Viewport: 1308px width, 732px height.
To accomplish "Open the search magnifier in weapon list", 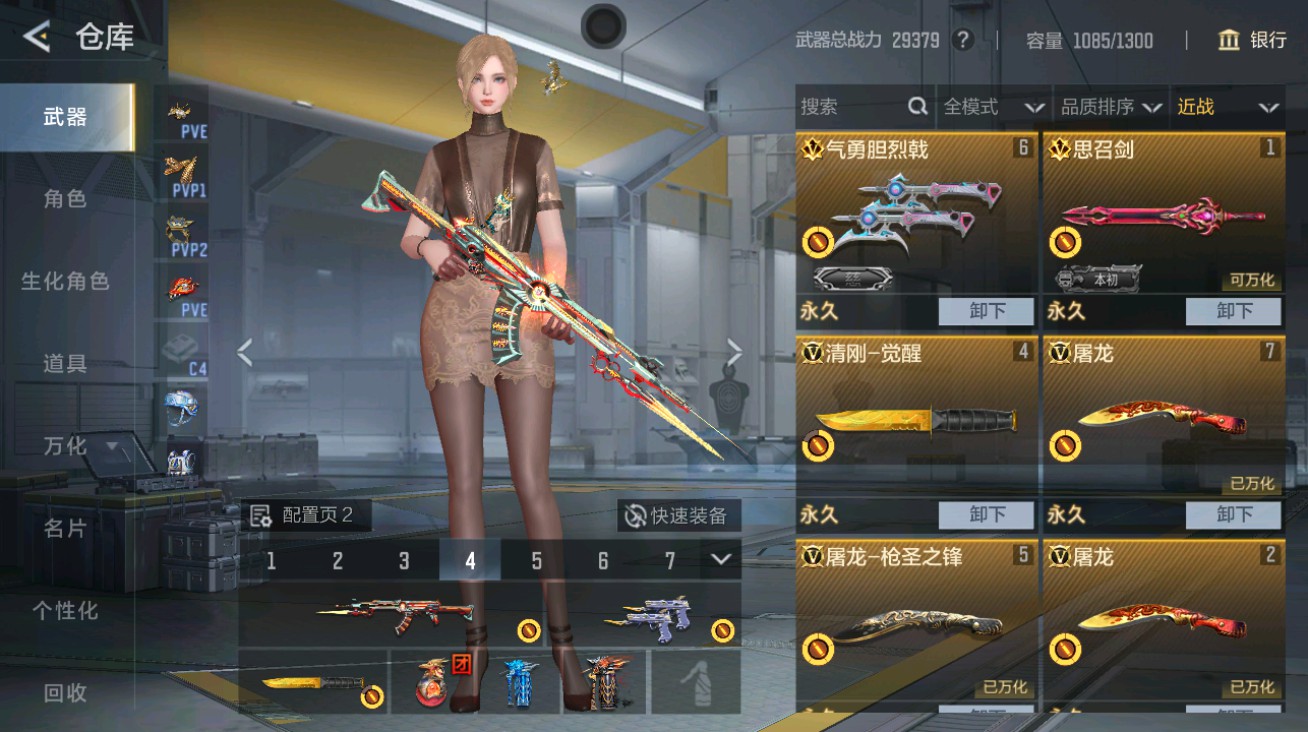I will pyautogui.click(x=916, y=106).
